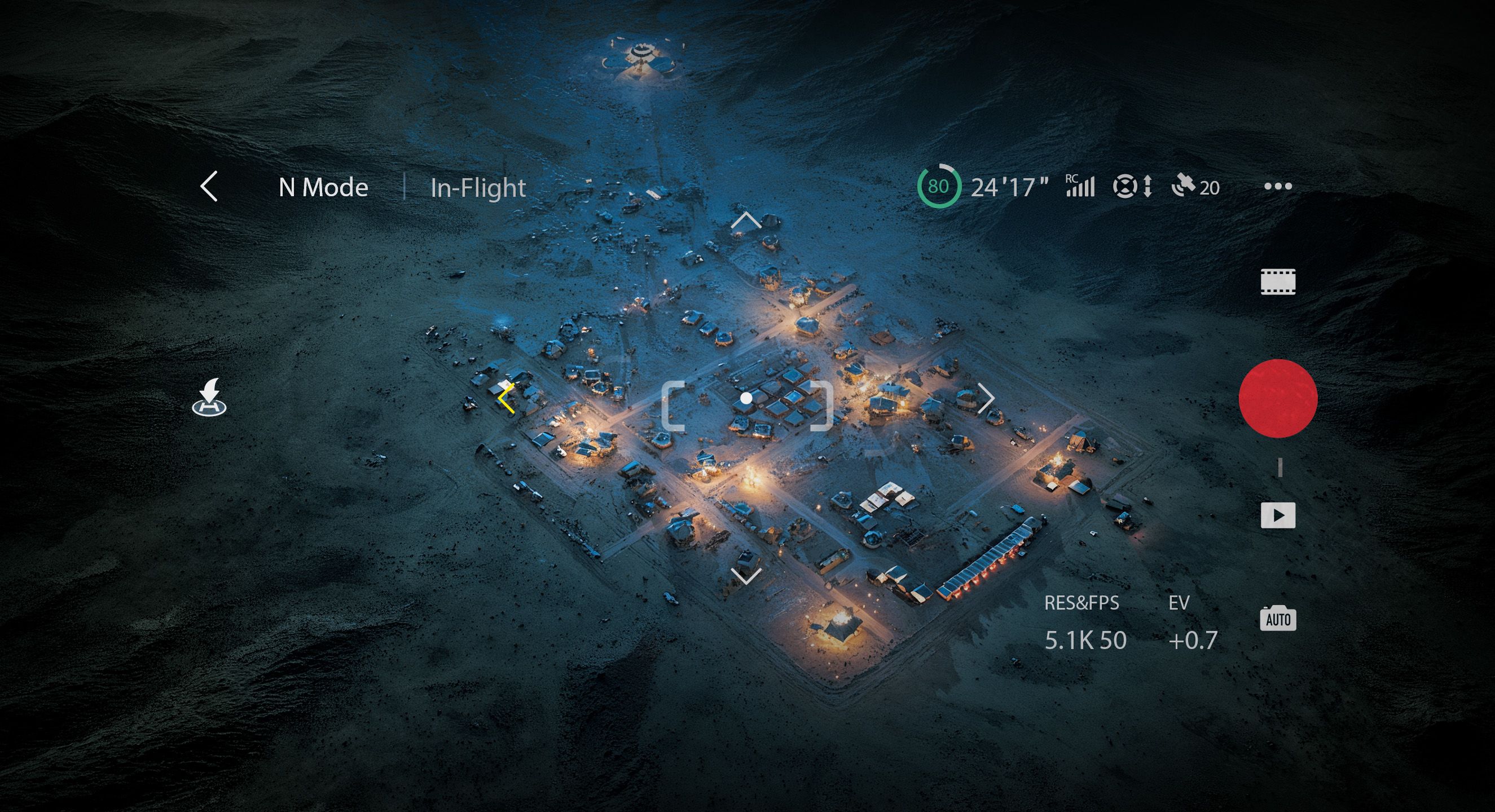Open playback gallery with the play icon
The width and height of the screenshot is (1495, 812).
(x=1277, y=515)
